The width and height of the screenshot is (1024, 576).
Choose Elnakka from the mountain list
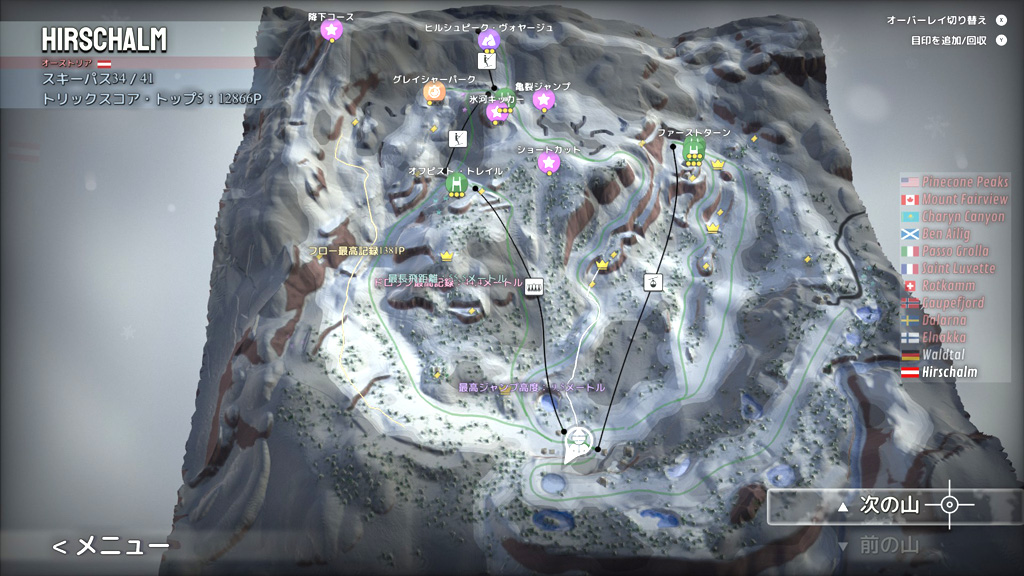[x=945, y=337]
